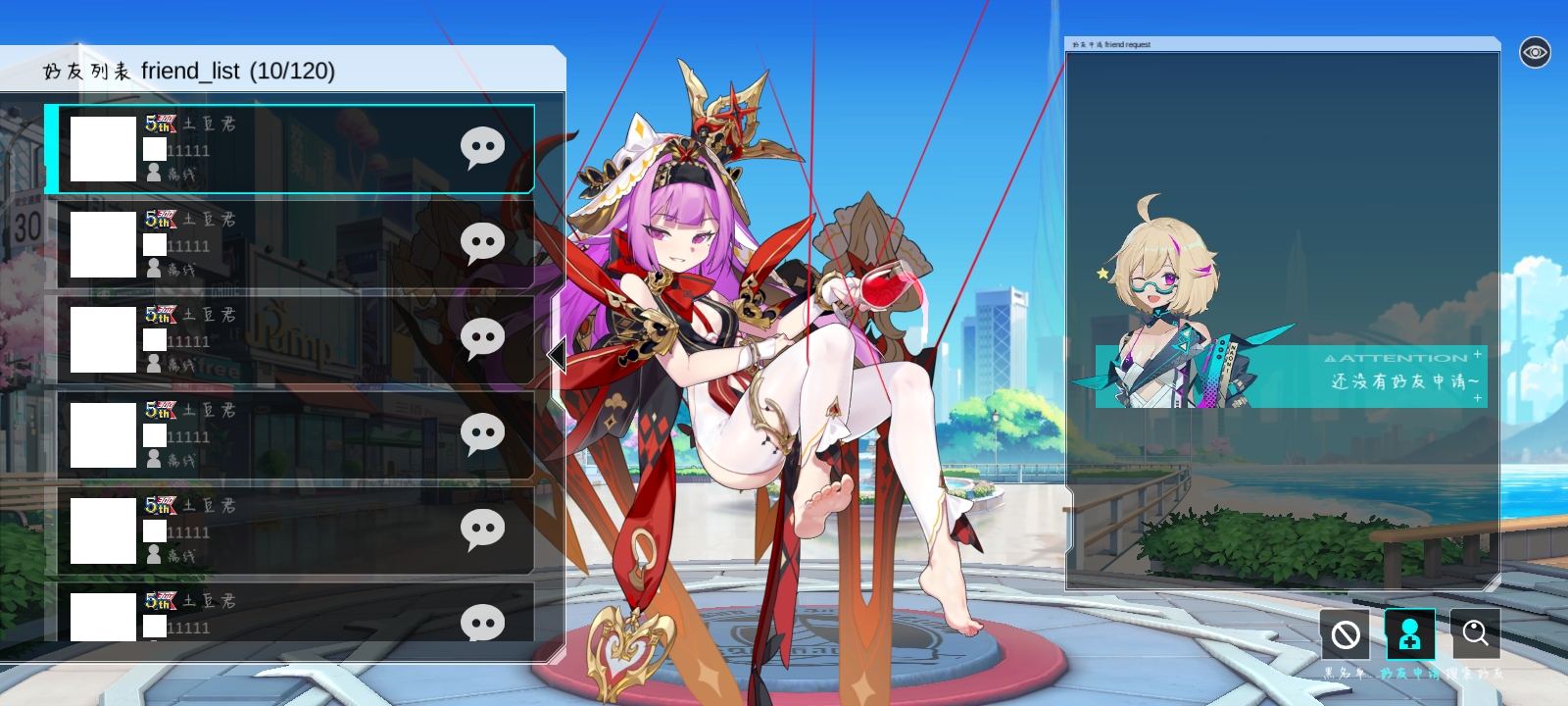
Task: Open the blacklist via the no-entry icon
Action: tap(1345, 634)
